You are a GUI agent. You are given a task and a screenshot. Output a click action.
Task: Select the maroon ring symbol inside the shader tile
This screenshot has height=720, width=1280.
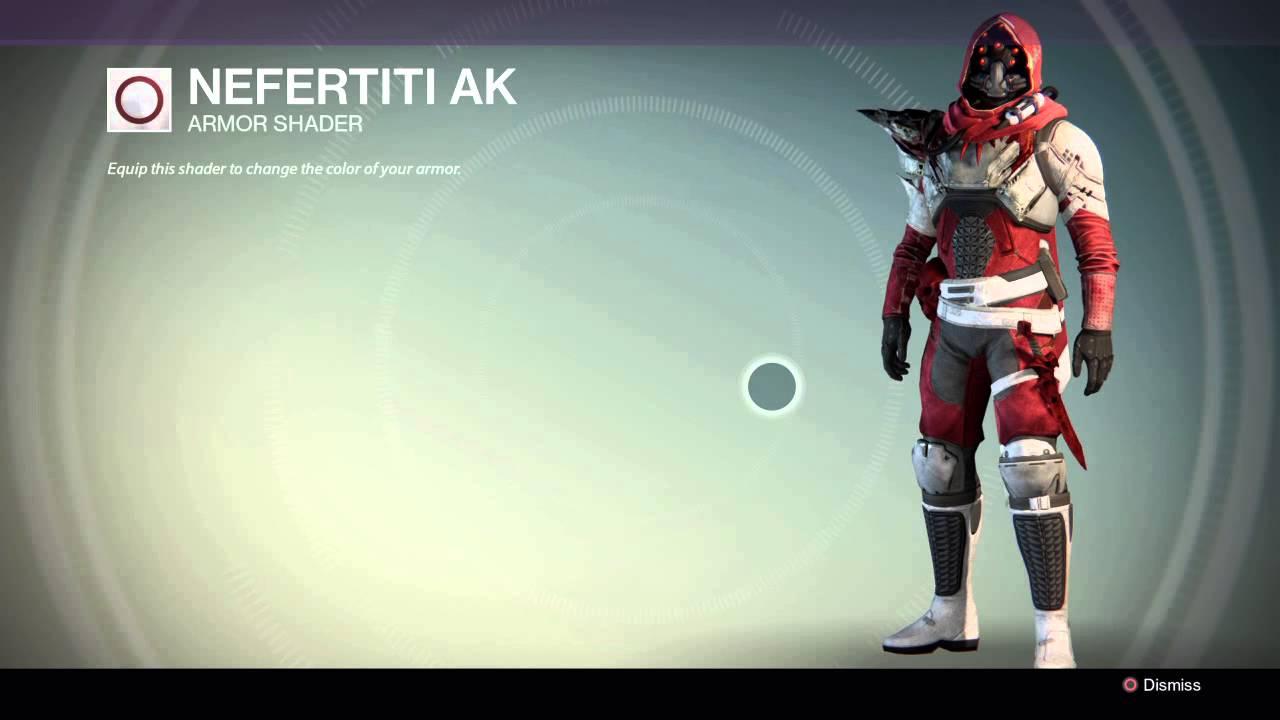(x=139, y=100)
